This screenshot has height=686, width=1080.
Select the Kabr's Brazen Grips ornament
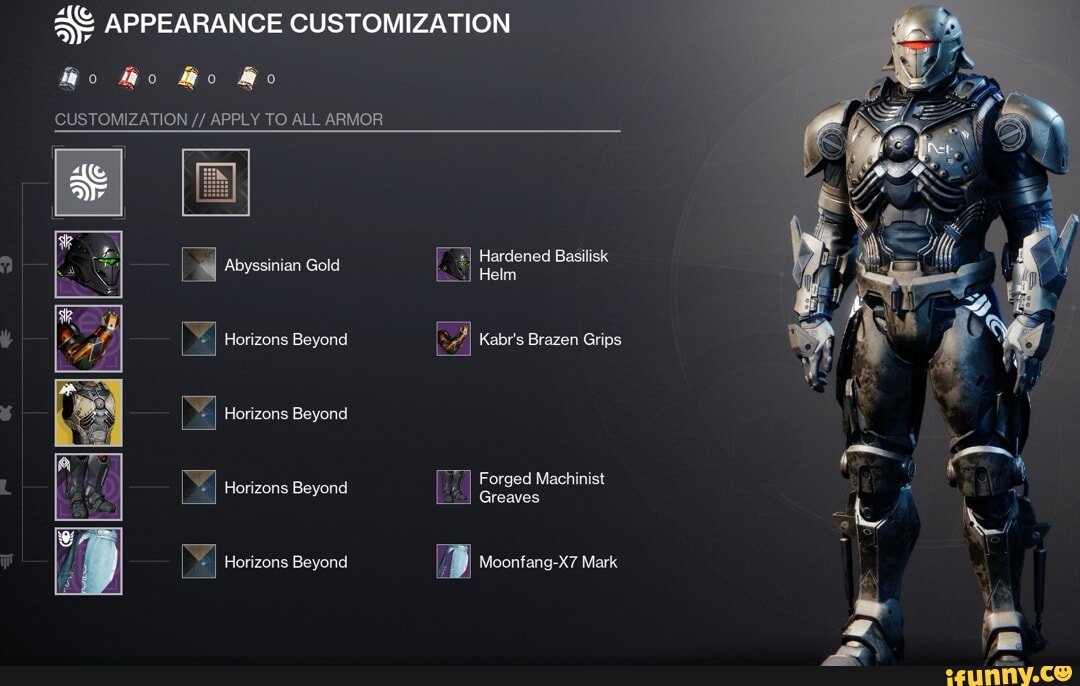pos(454,339)
